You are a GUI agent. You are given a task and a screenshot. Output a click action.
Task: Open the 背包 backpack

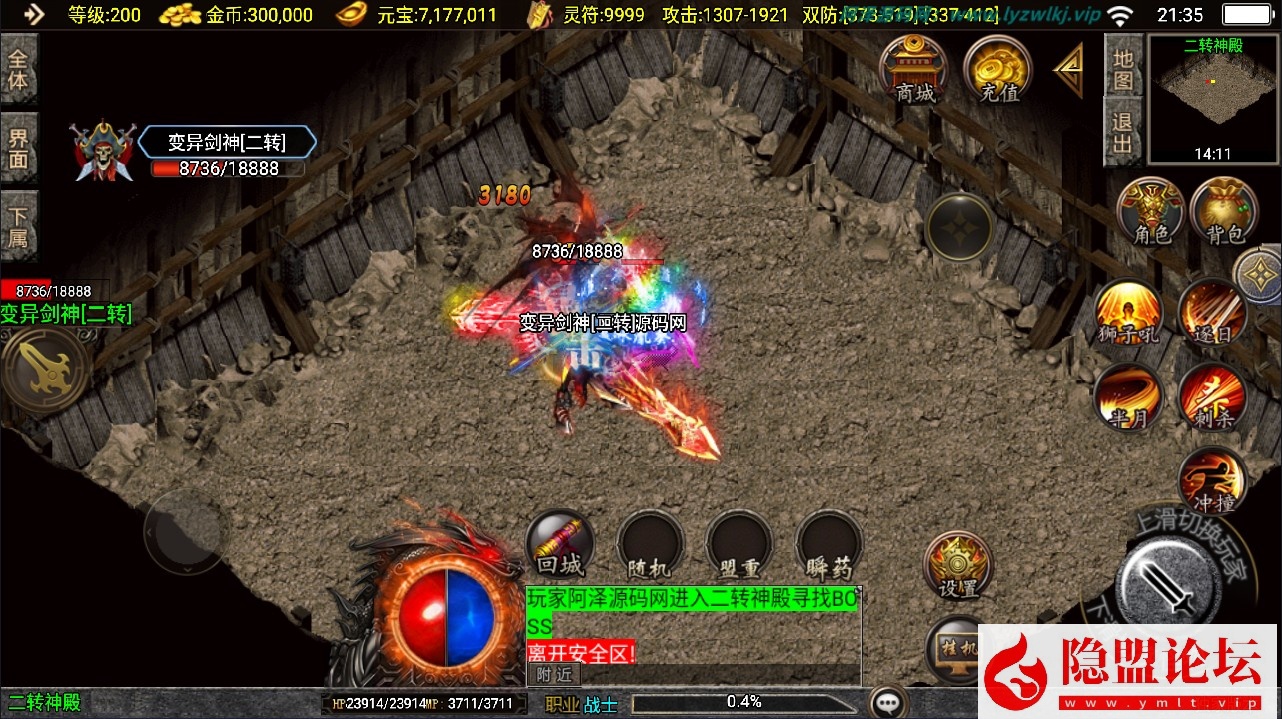[1225, 212]
